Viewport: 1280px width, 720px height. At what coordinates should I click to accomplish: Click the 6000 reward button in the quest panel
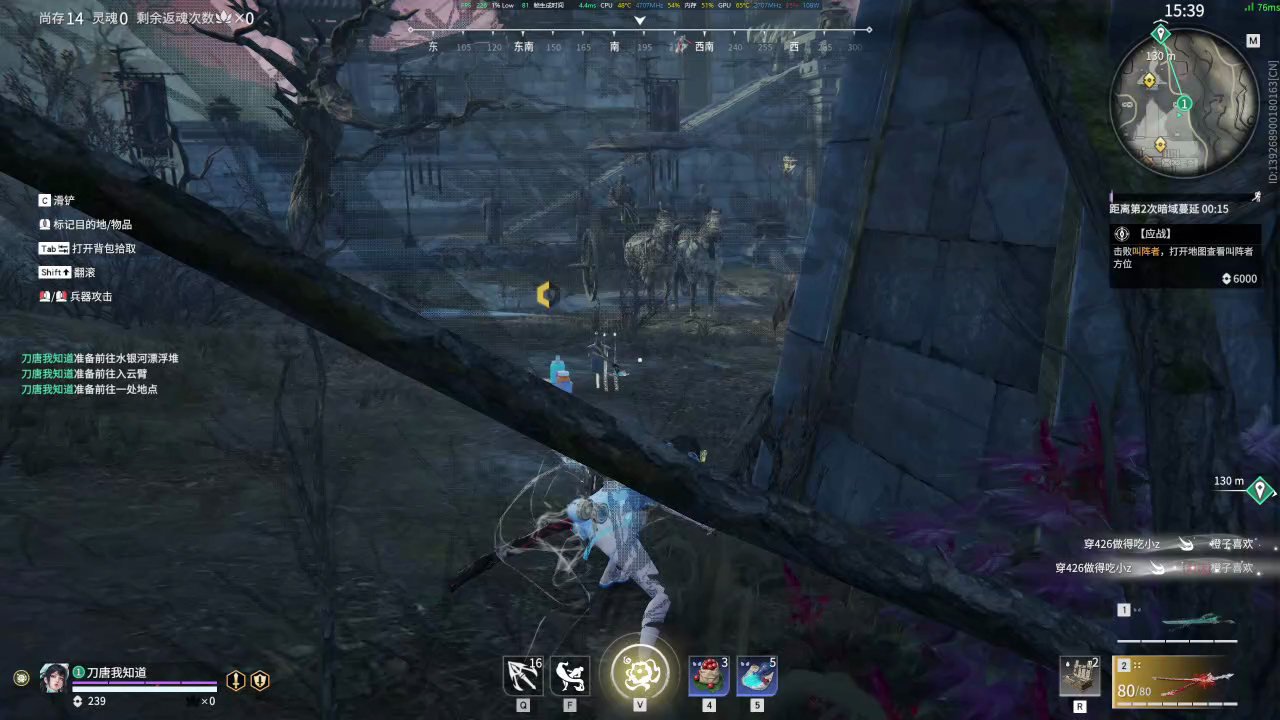click(x=1240, y=278)
